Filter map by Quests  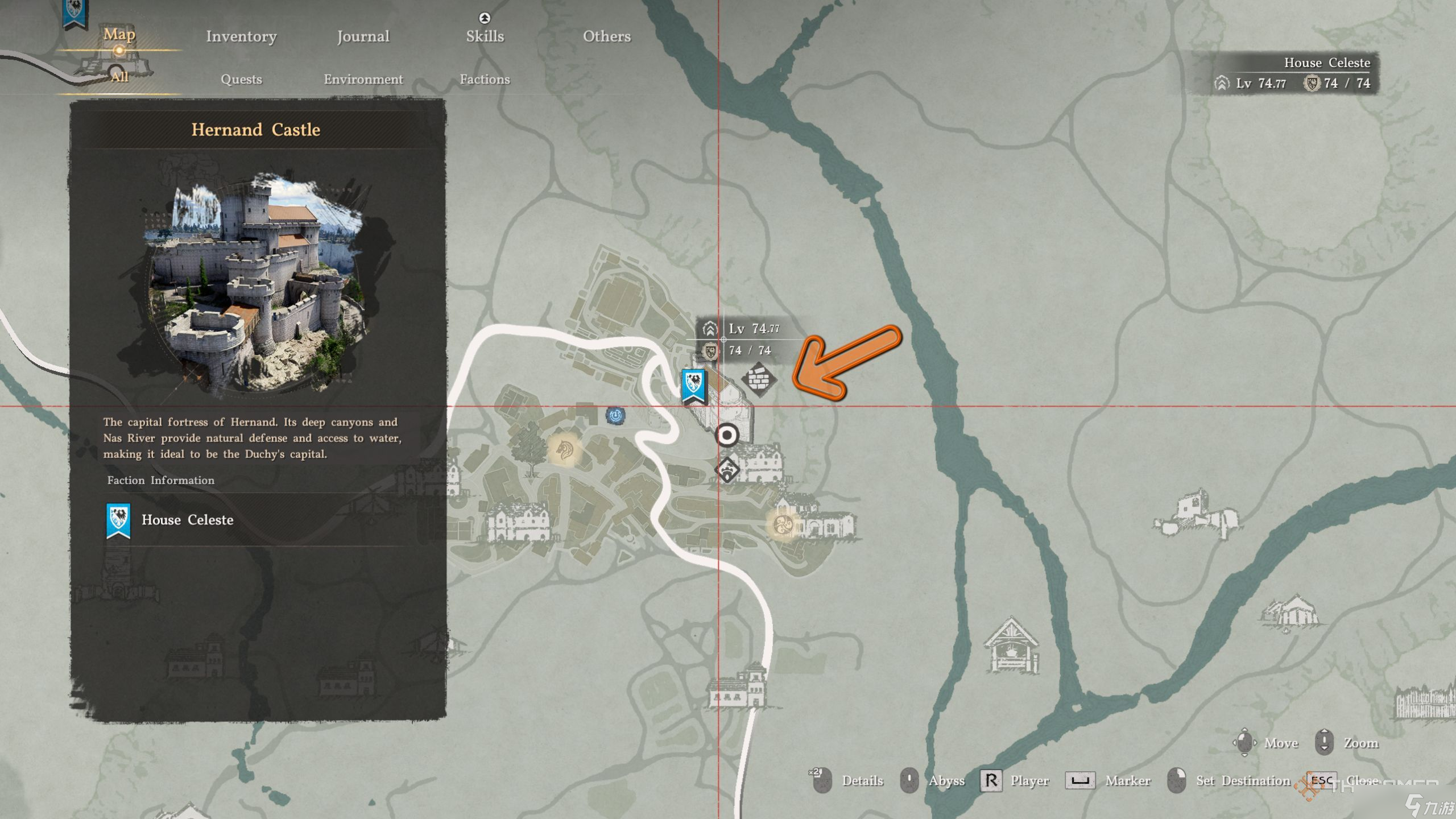[x=241, y=79]
